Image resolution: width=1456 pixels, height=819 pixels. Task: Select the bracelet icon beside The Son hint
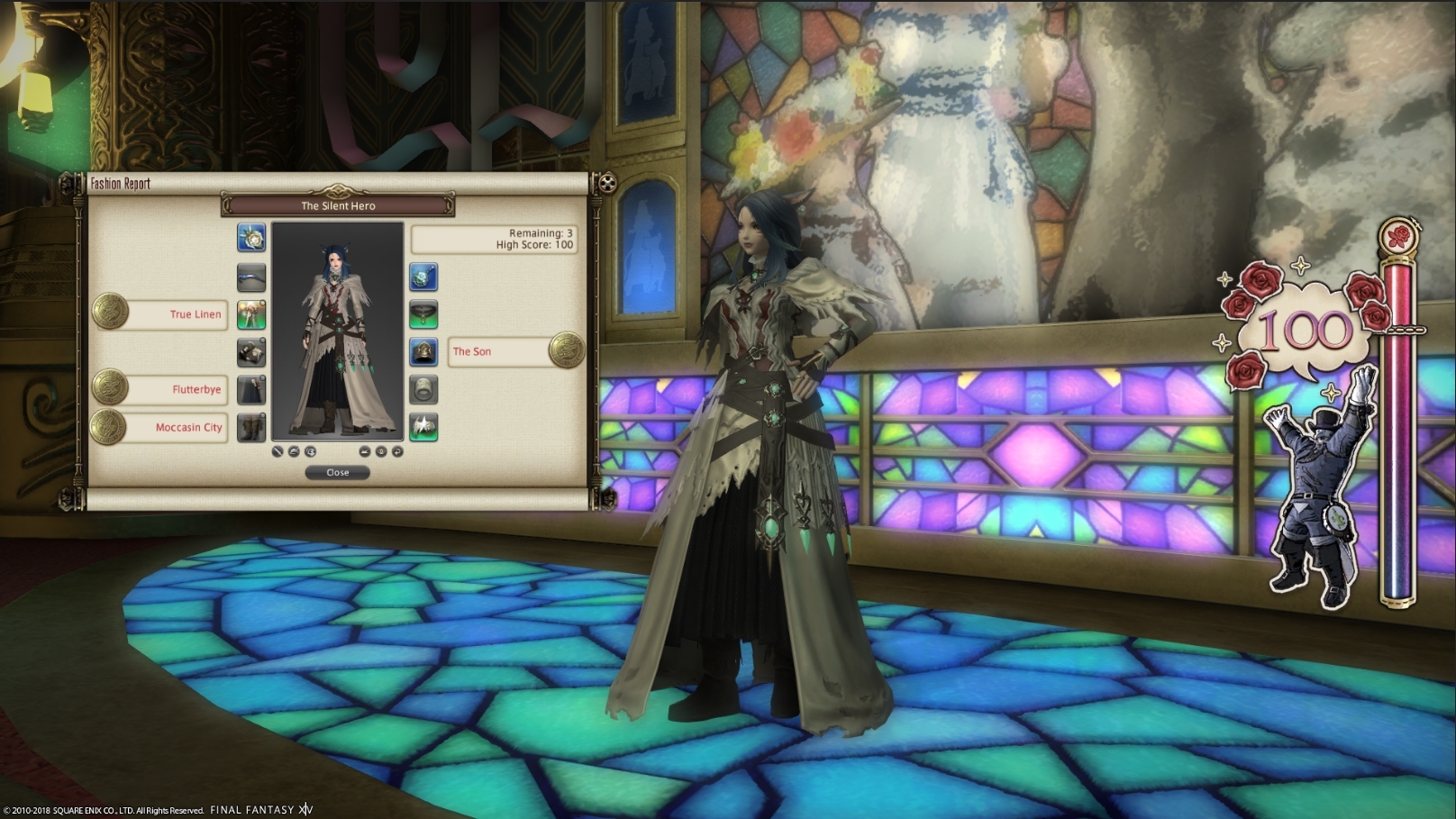coord(423,352)
